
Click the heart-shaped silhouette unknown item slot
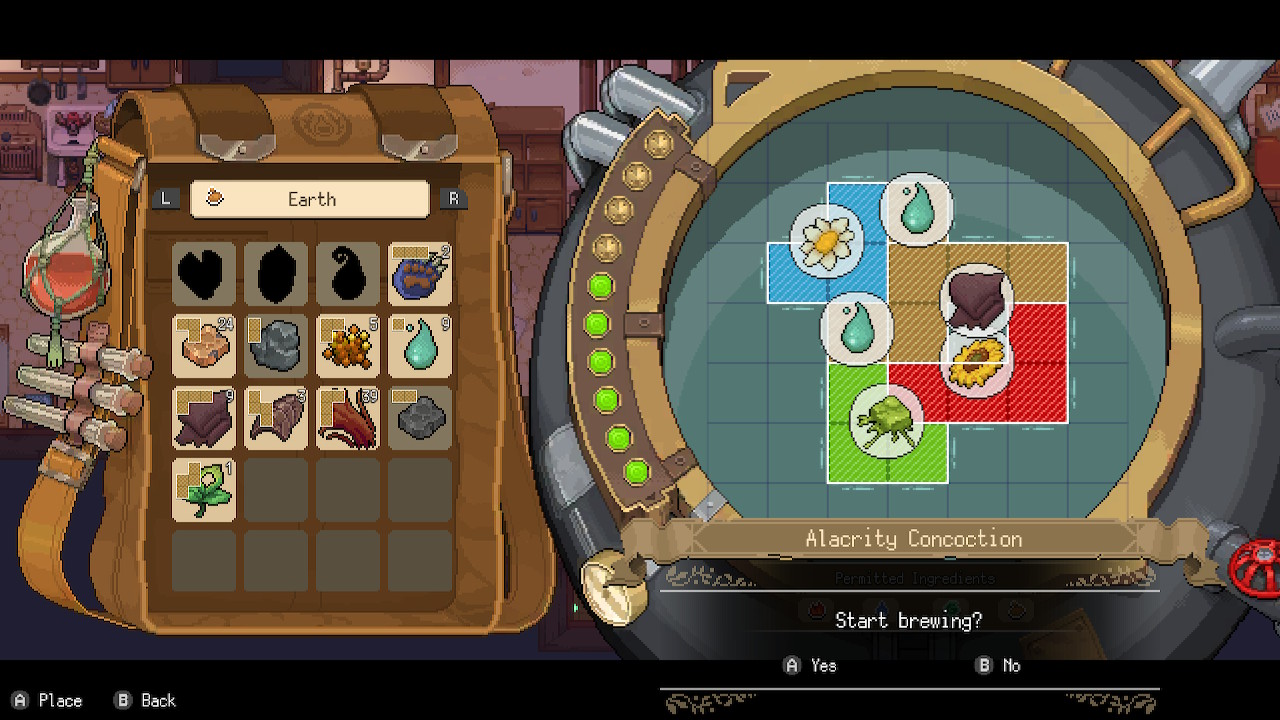pyautogui.click(x=204, y=274)
